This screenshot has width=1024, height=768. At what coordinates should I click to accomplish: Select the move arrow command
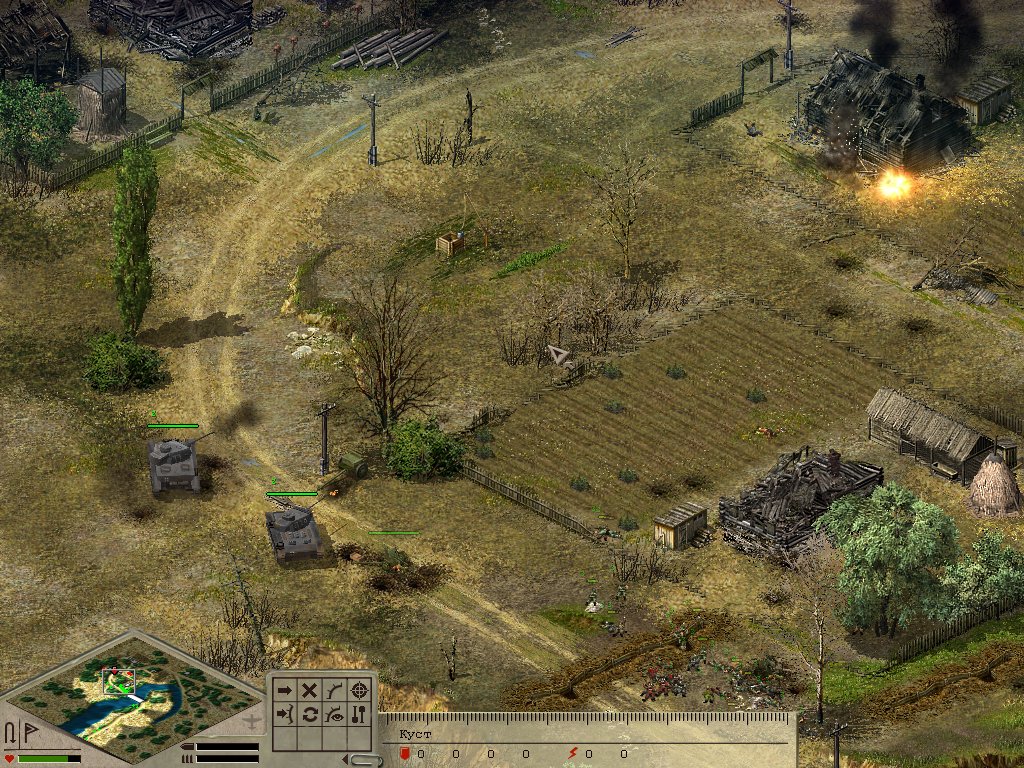pos(285,690)
